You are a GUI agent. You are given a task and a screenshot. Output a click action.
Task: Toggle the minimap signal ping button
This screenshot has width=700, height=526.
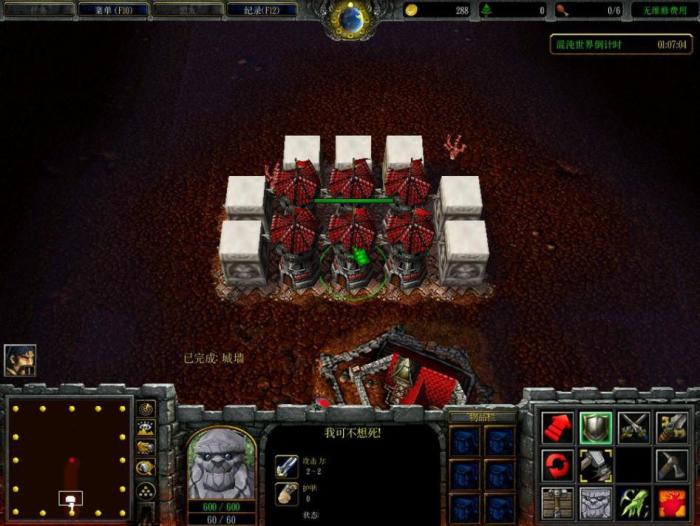146,409
